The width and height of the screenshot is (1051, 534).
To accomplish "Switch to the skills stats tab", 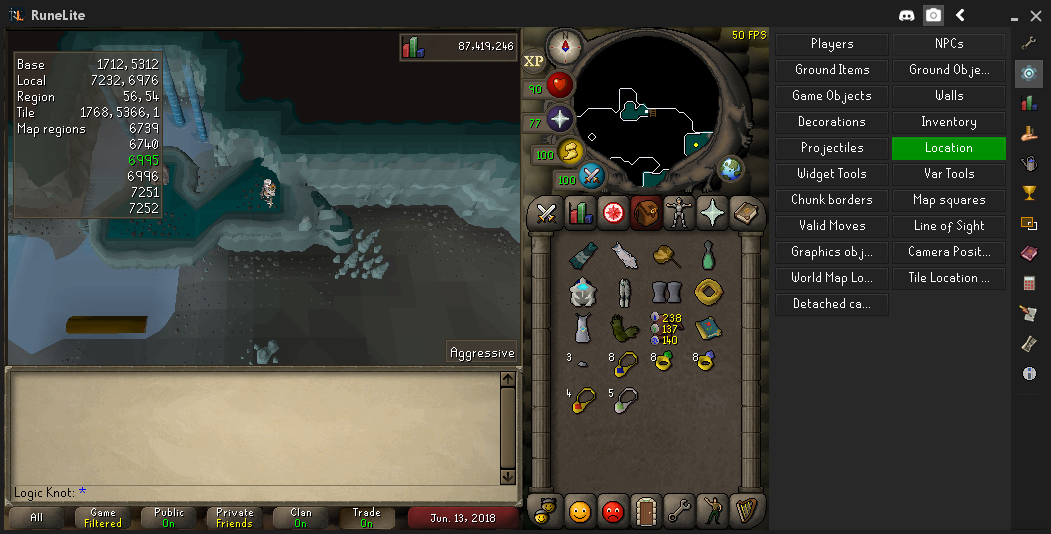I will click(x=580, y=212).
